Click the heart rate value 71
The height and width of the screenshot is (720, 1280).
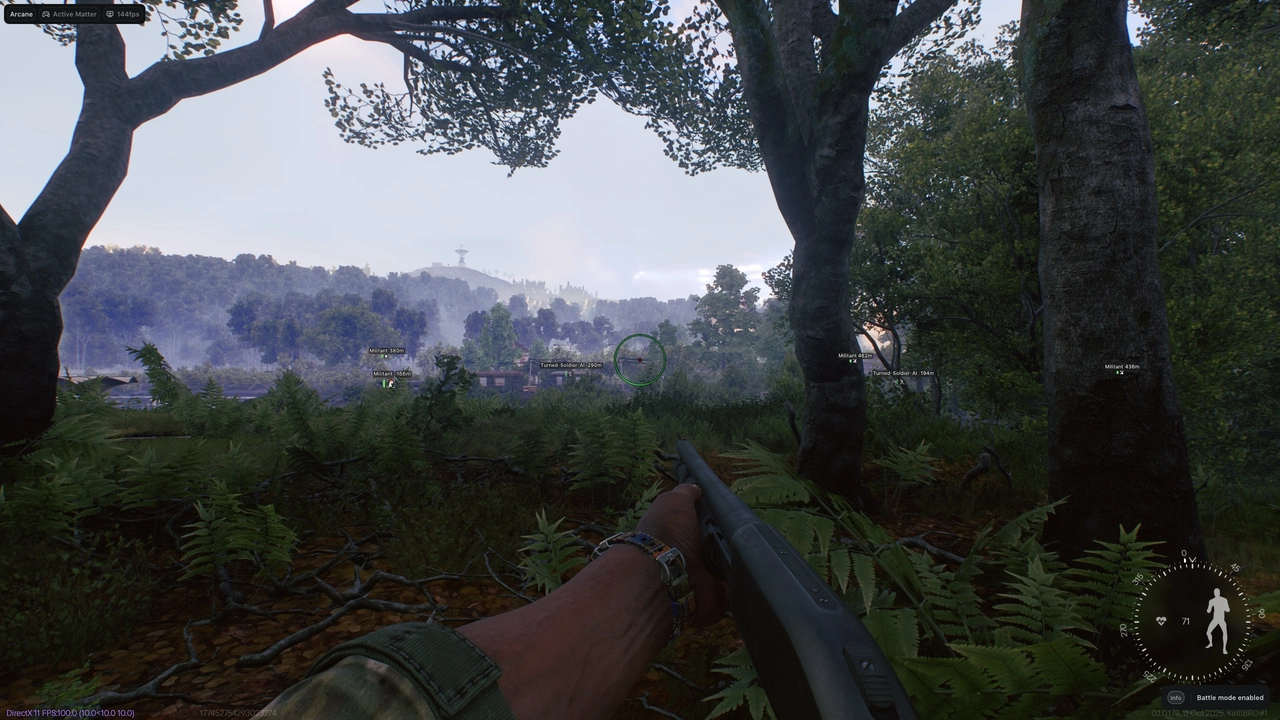coord(1185,621)
